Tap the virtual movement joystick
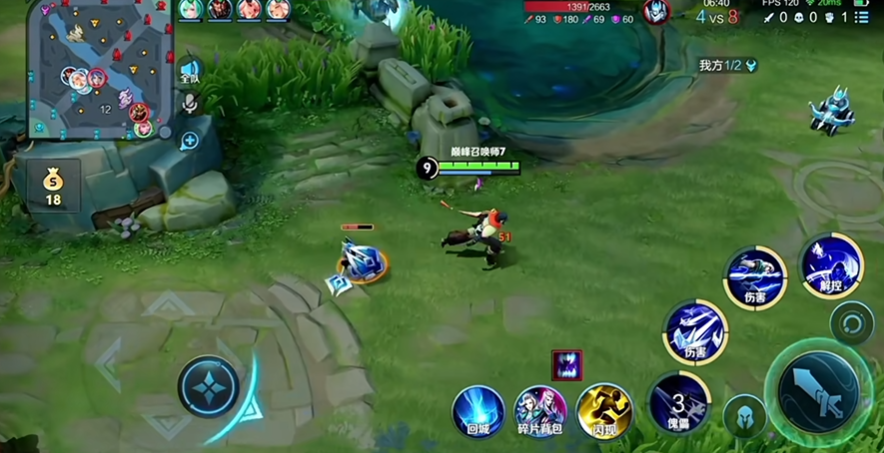The height and width of the screenshot is (453, 884). point(209,386)
